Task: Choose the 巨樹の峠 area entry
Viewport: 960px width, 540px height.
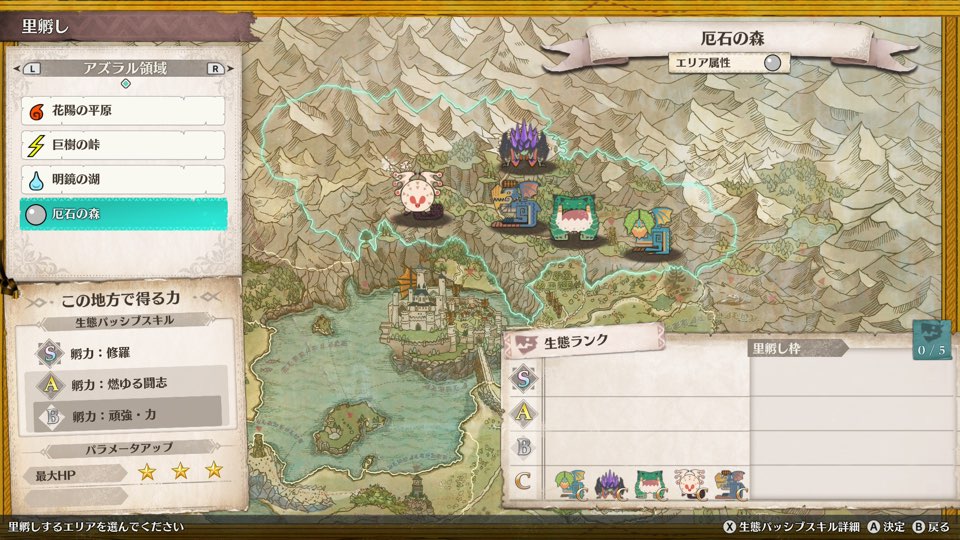Action: point(123,145)
